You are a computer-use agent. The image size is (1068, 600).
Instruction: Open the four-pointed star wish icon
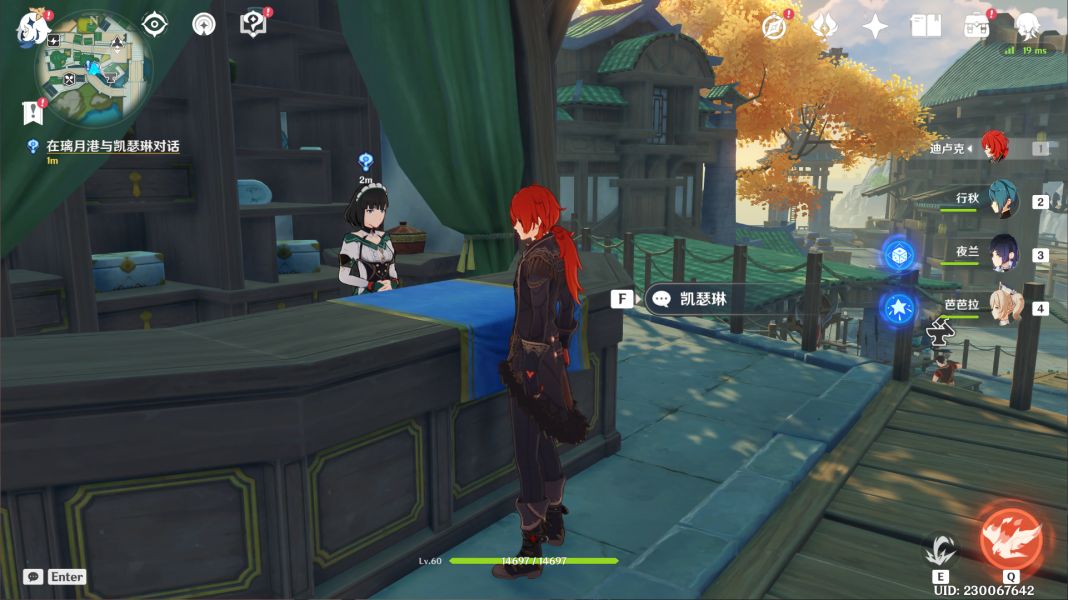[875, 27]
